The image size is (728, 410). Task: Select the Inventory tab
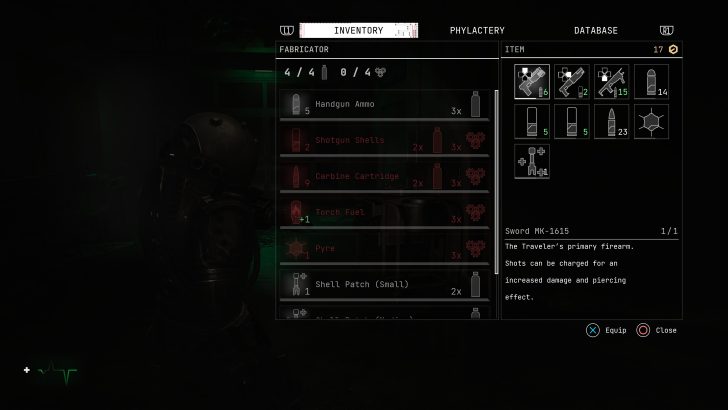(358, 31)
